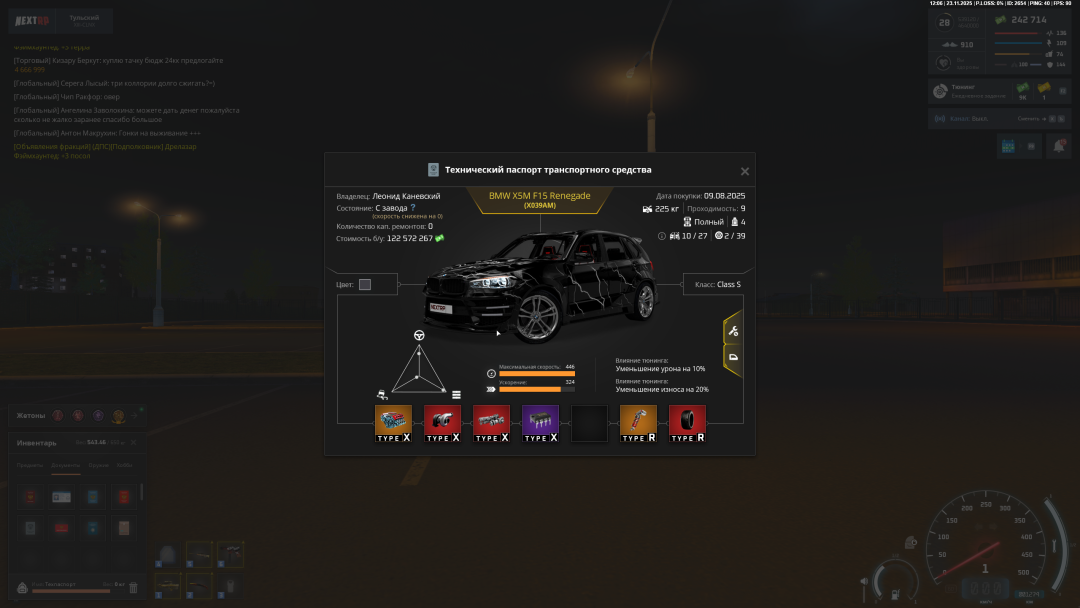Viewport: 1080px width, 608px height.
Task: Open the car silhouette side tab
Action: (x=733, y=357)
